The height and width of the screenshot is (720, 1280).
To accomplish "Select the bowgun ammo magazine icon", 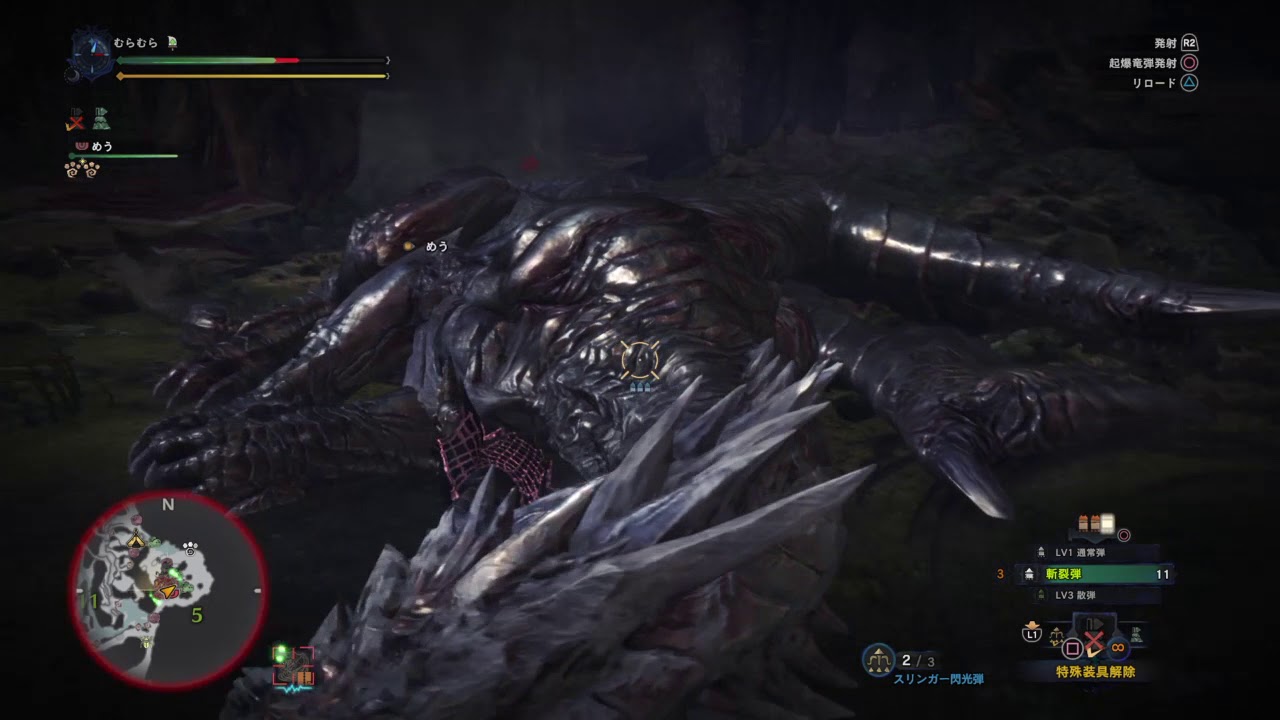I will pyautogui.click(x=1095, y=524).
